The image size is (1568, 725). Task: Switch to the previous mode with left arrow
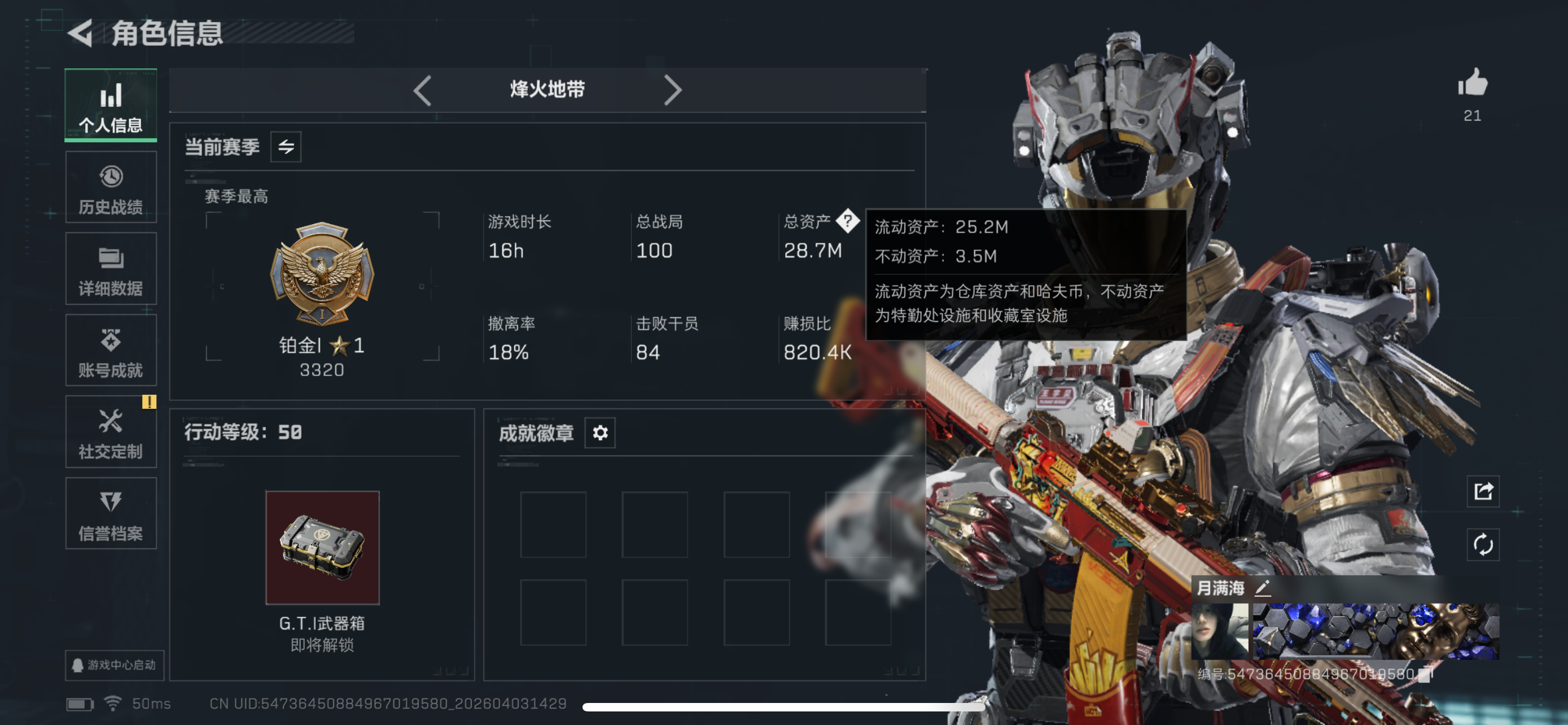(422, 89)
